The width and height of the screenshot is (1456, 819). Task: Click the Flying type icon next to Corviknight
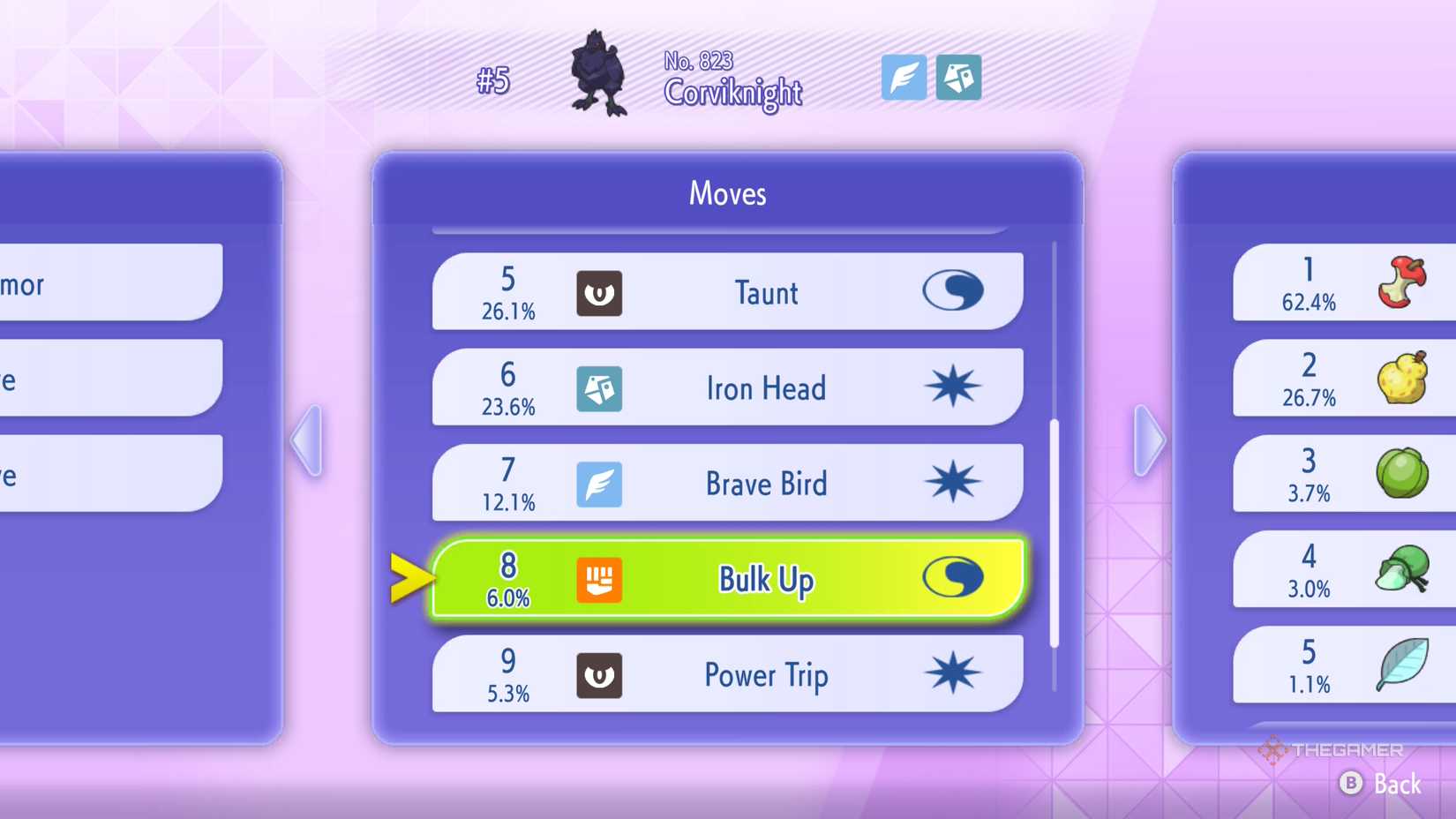(x=904, y=79)
